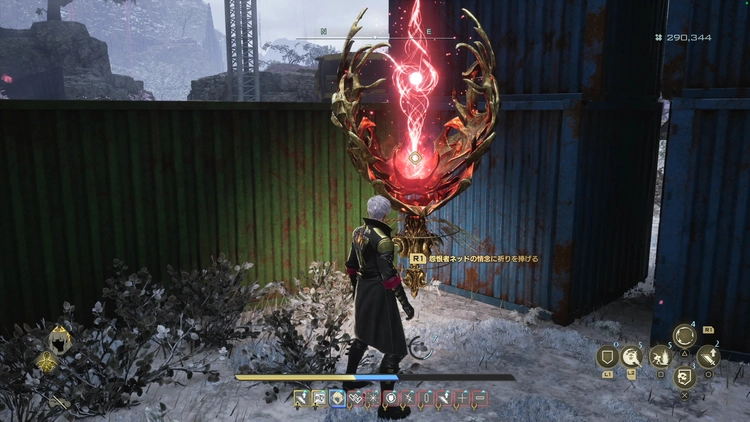Trigger the circular ring ability icon
This screenshot has height=422, width=750.
pos(684,335)
